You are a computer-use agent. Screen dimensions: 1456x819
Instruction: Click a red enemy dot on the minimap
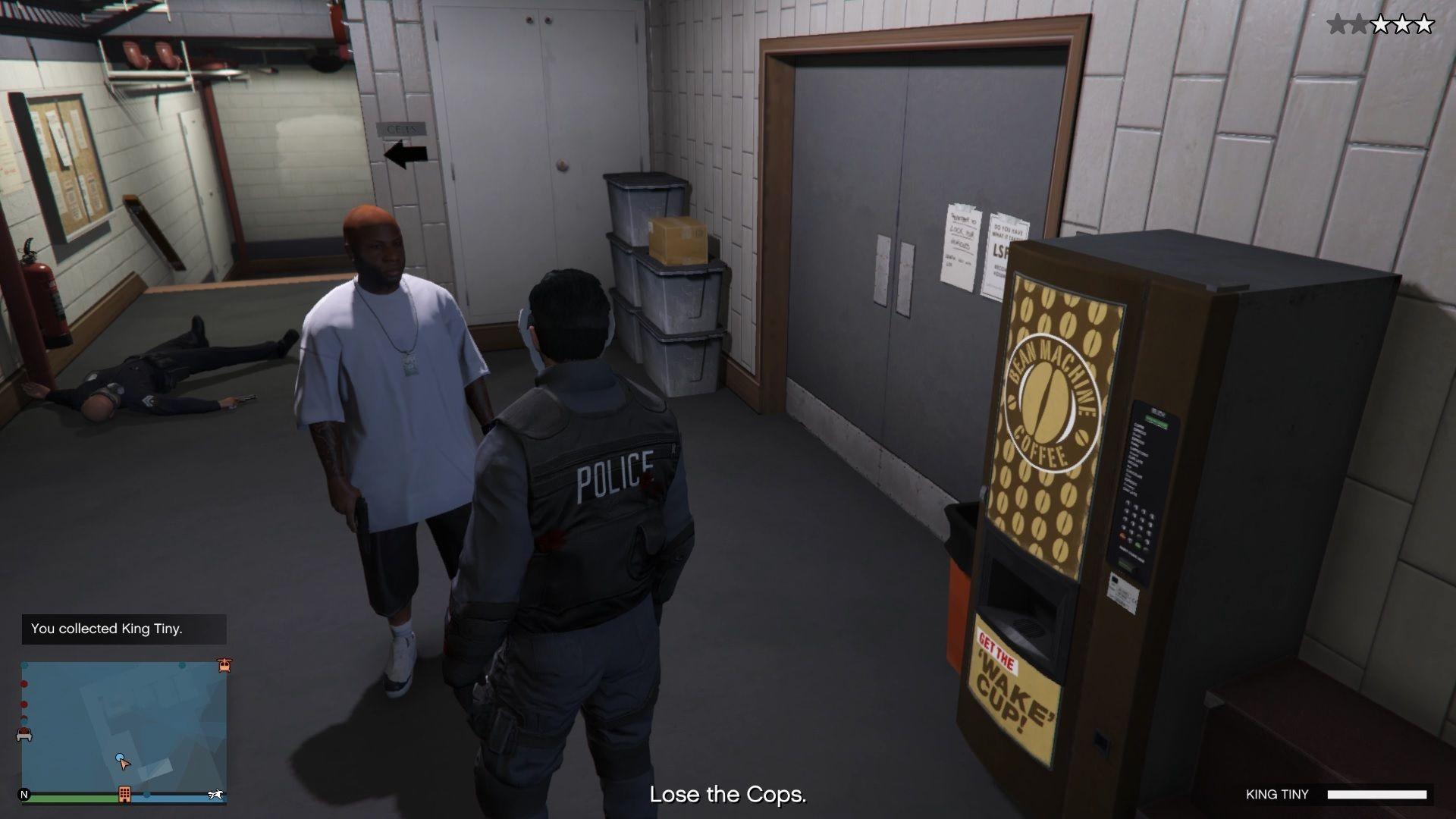pyautogui.click(x=24, y=683)
